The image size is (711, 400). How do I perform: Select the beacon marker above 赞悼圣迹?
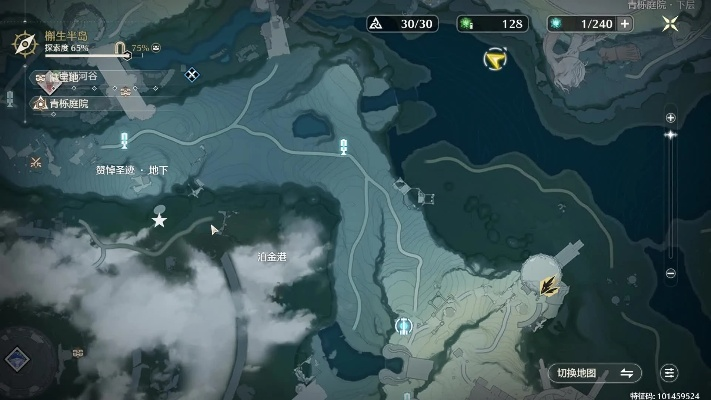pos(124,140)
